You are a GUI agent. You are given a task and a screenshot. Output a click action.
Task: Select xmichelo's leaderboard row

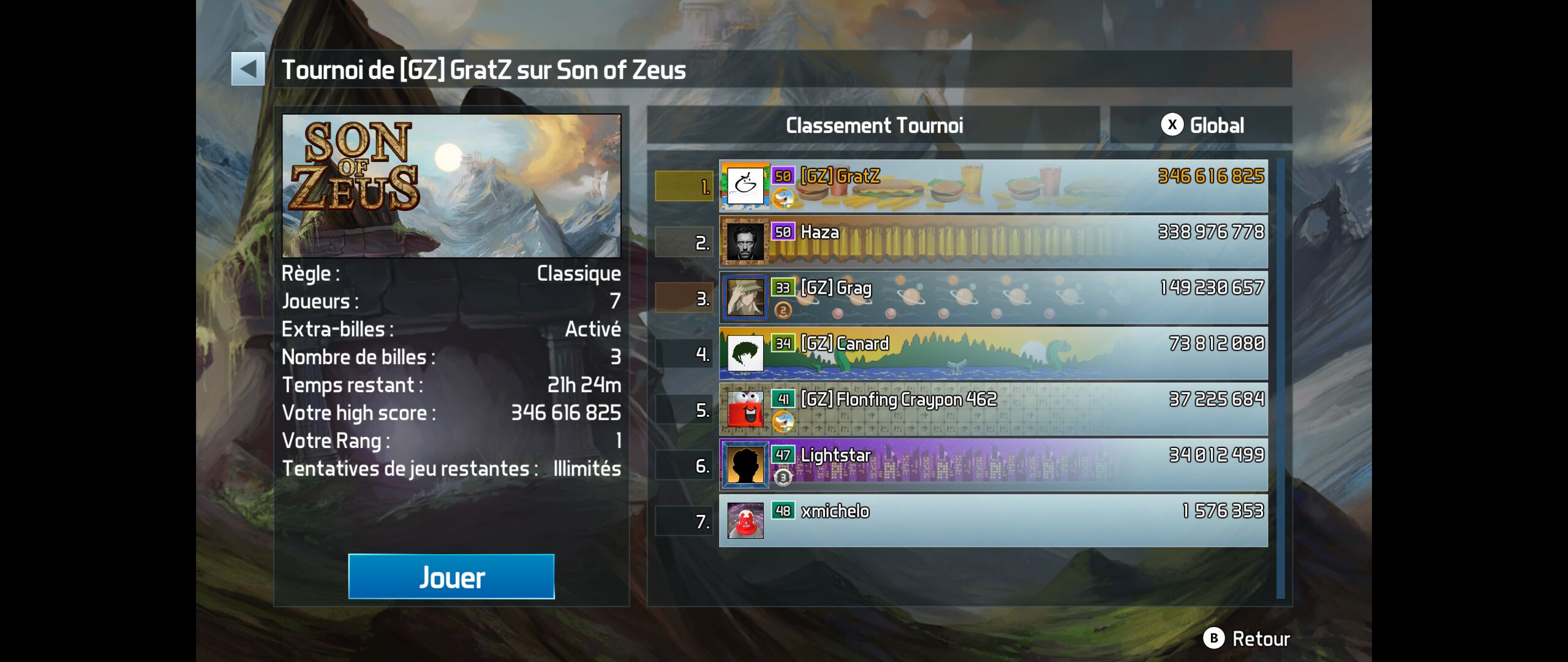pos(992,521)
